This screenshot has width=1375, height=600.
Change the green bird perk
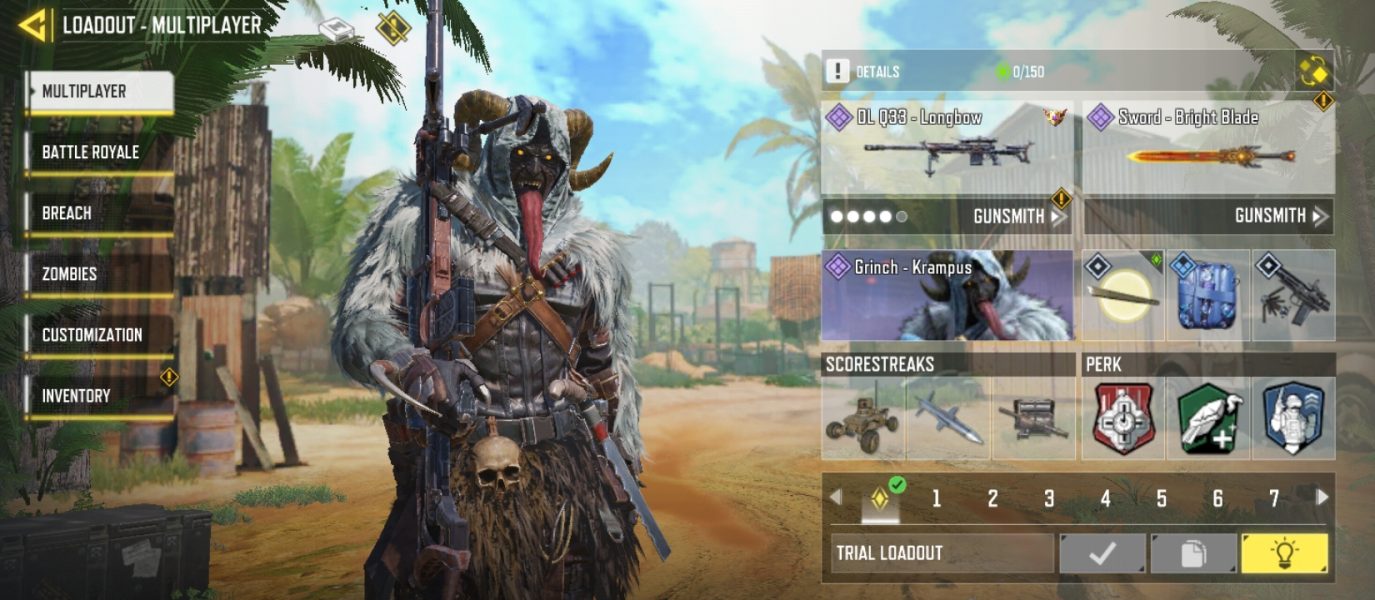tap(1208, 418)
